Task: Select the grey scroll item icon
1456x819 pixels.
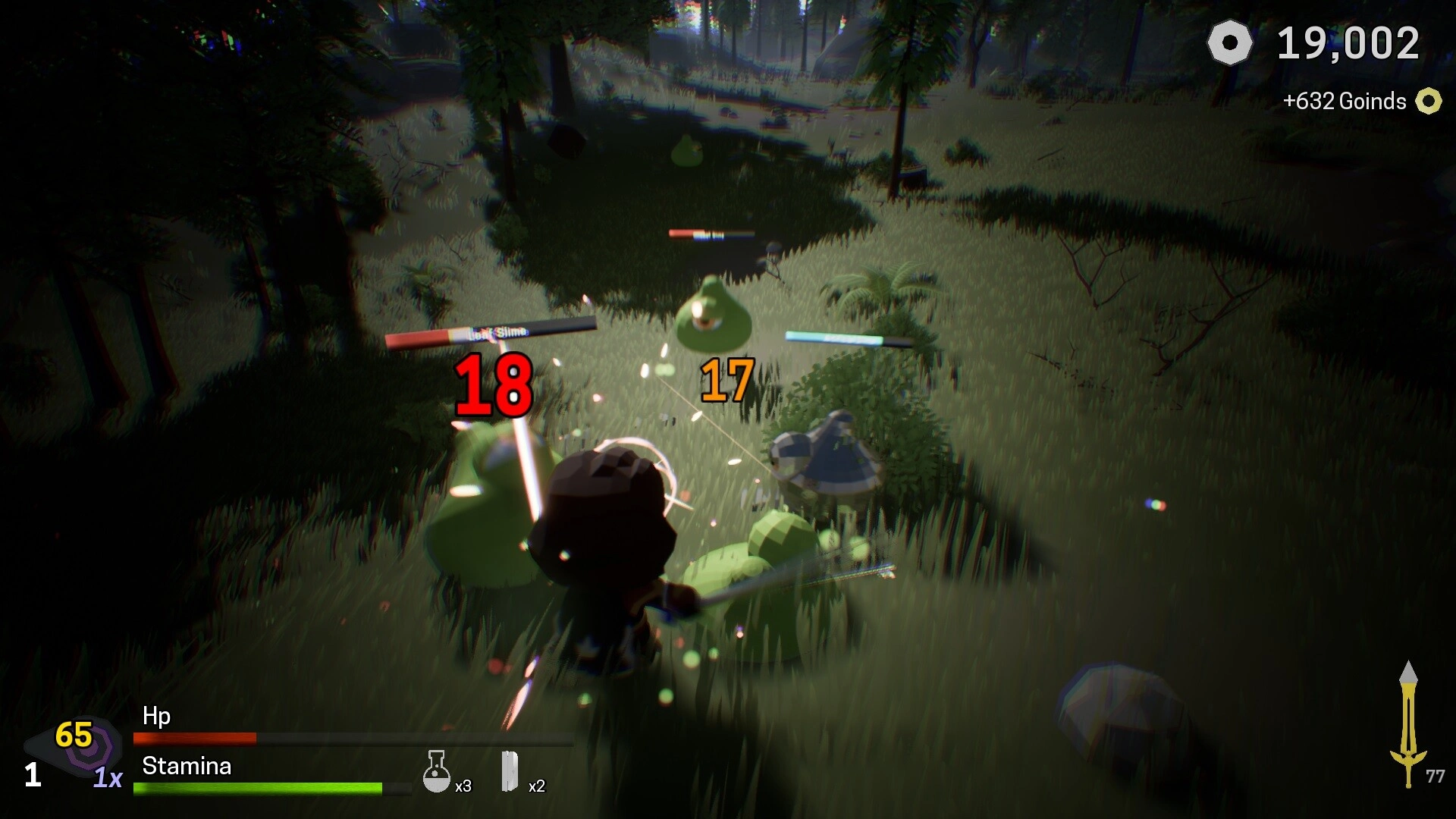Action: pyautogui.click(x=510, y=771)
